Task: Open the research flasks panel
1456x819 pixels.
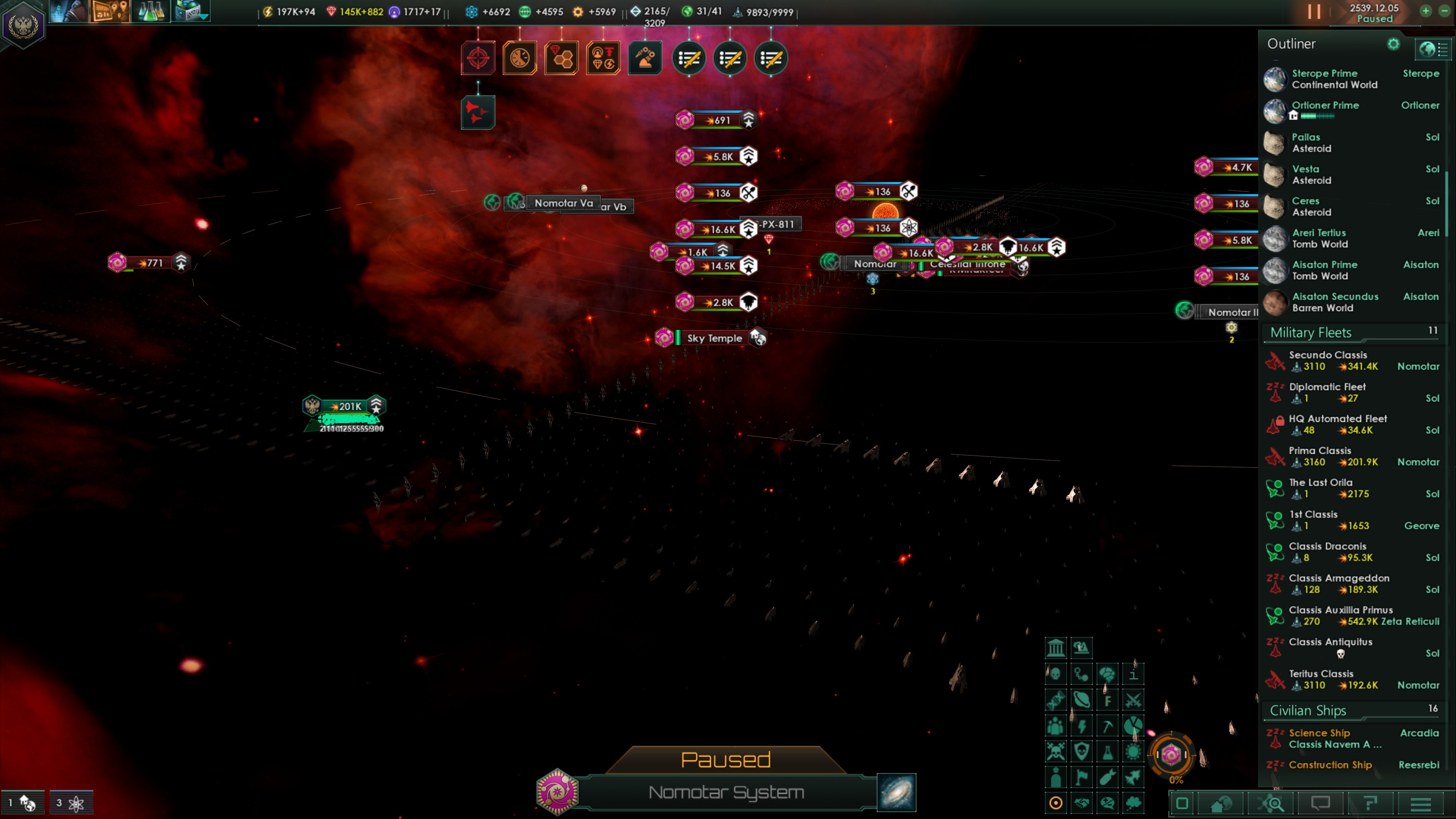Action: tap(150, 11)
